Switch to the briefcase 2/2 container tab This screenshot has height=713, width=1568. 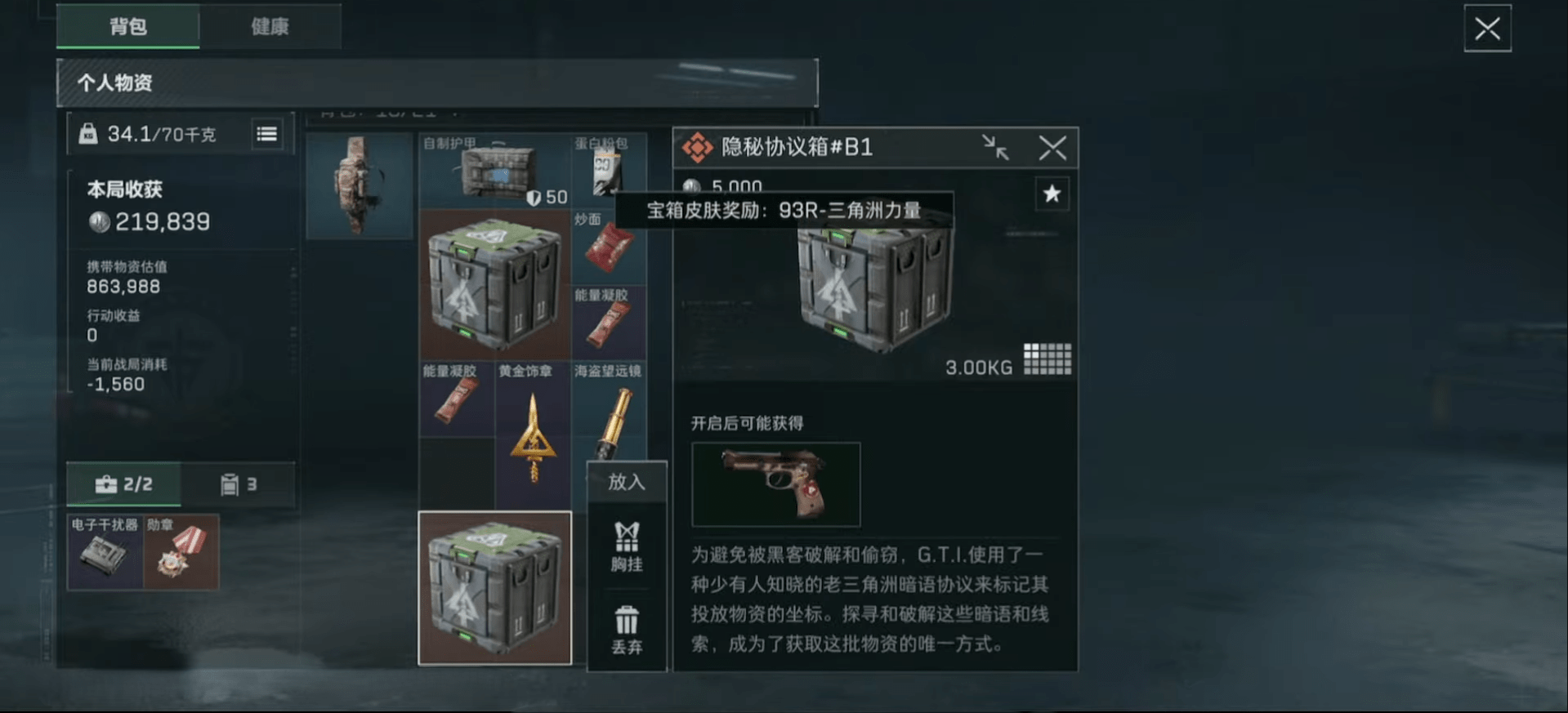click(x=123, y=484)
